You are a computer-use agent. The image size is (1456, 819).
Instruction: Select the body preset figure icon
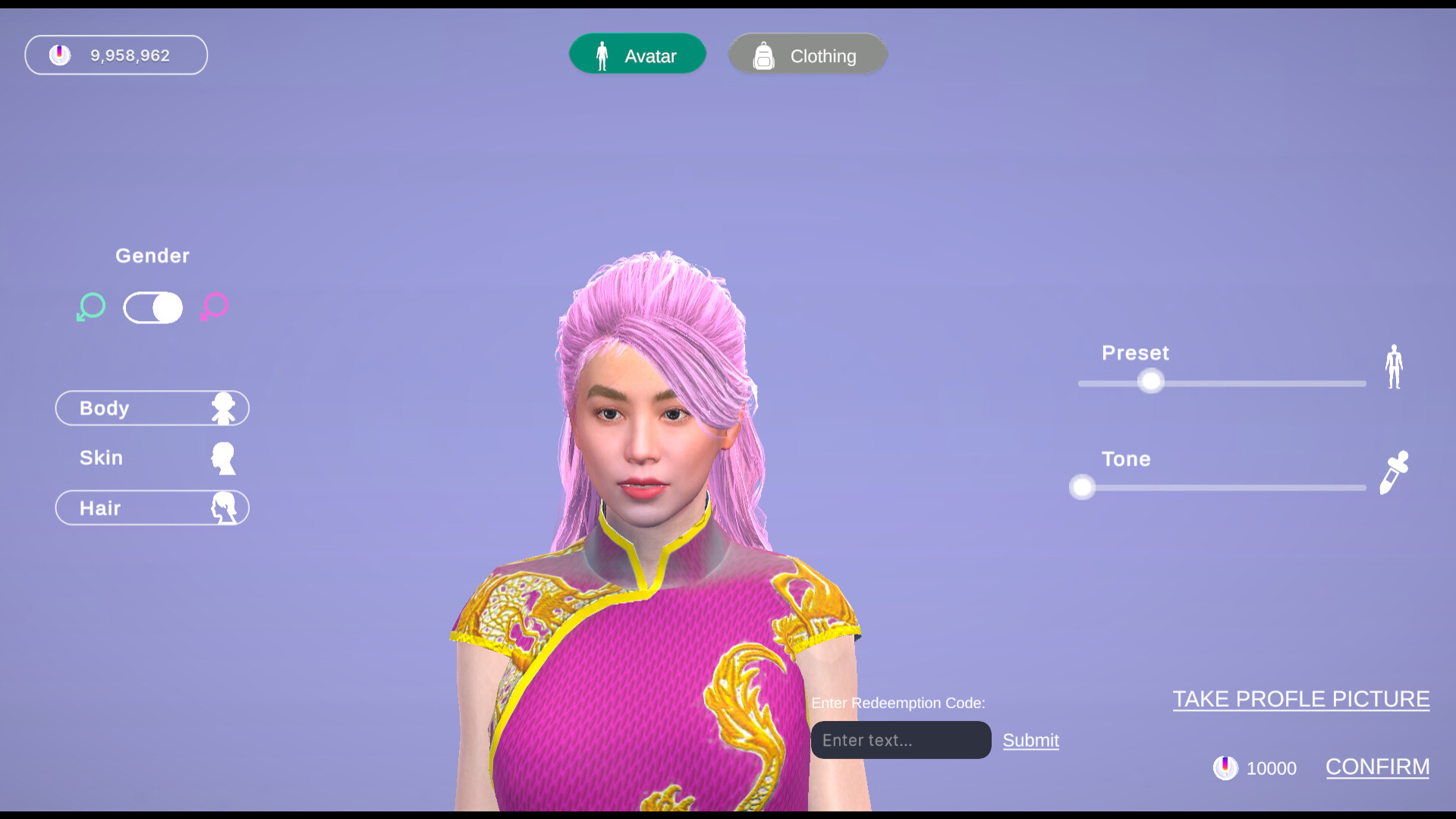click(x=1393, y=367)
